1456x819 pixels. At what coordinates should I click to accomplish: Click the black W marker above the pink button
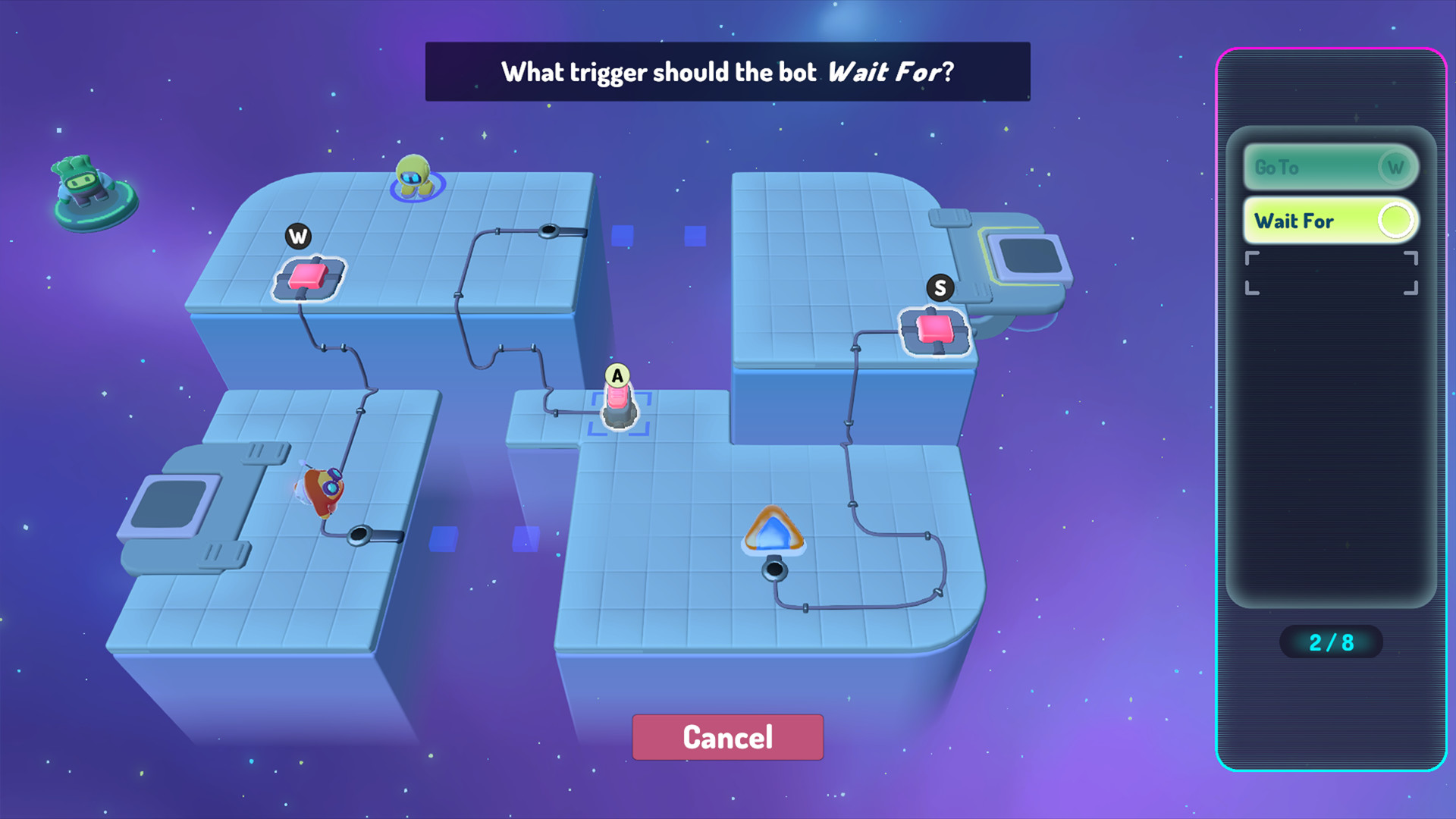(x=298, y=236)
